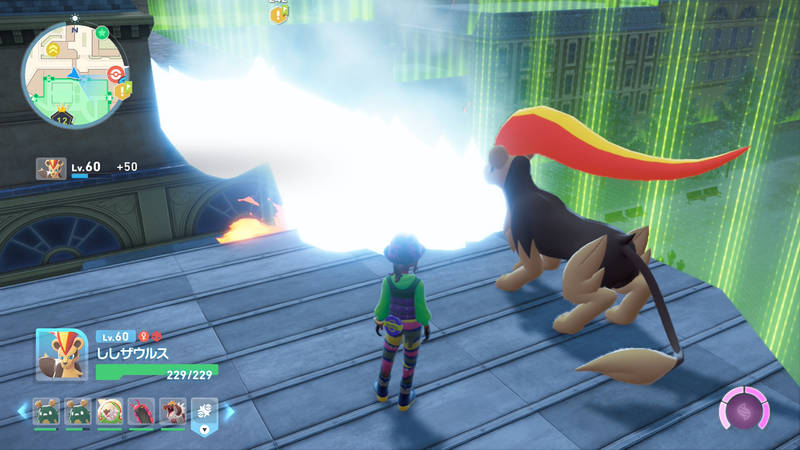
Task: Select the active Pyroar portrait
Action: click(53, 355)
